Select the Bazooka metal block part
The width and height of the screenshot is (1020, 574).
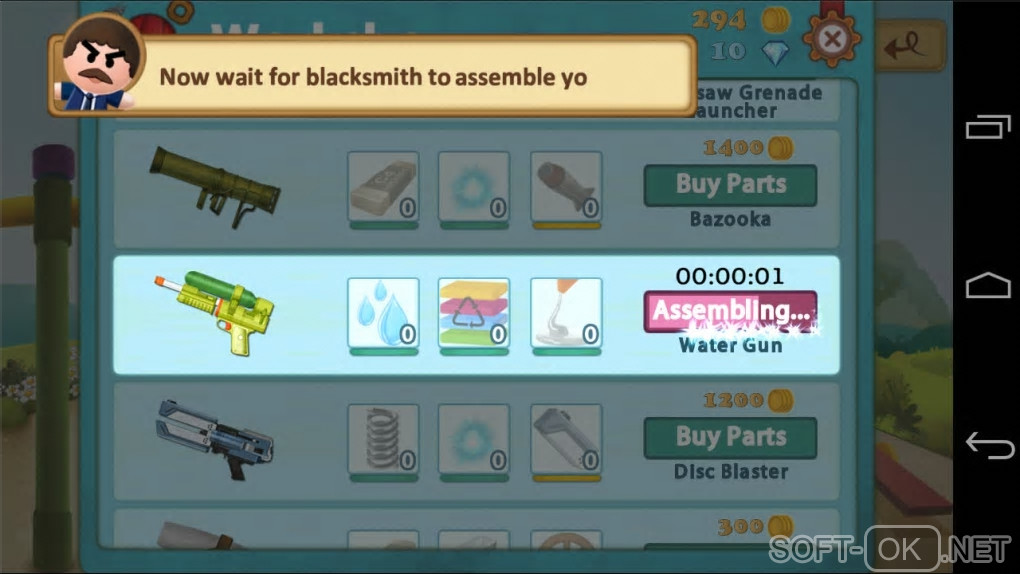[x=383, y=186]
